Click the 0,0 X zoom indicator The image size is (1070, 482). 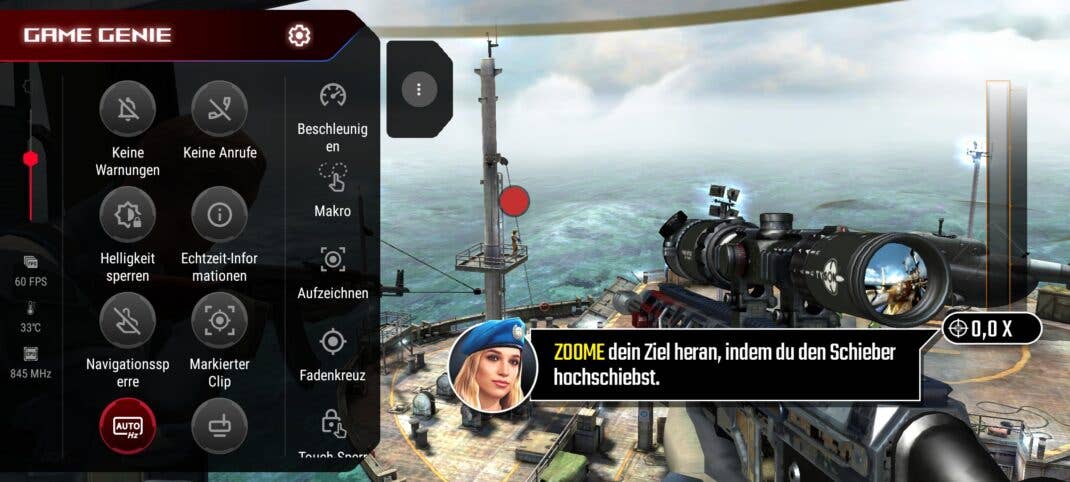(x=991, y=328)
